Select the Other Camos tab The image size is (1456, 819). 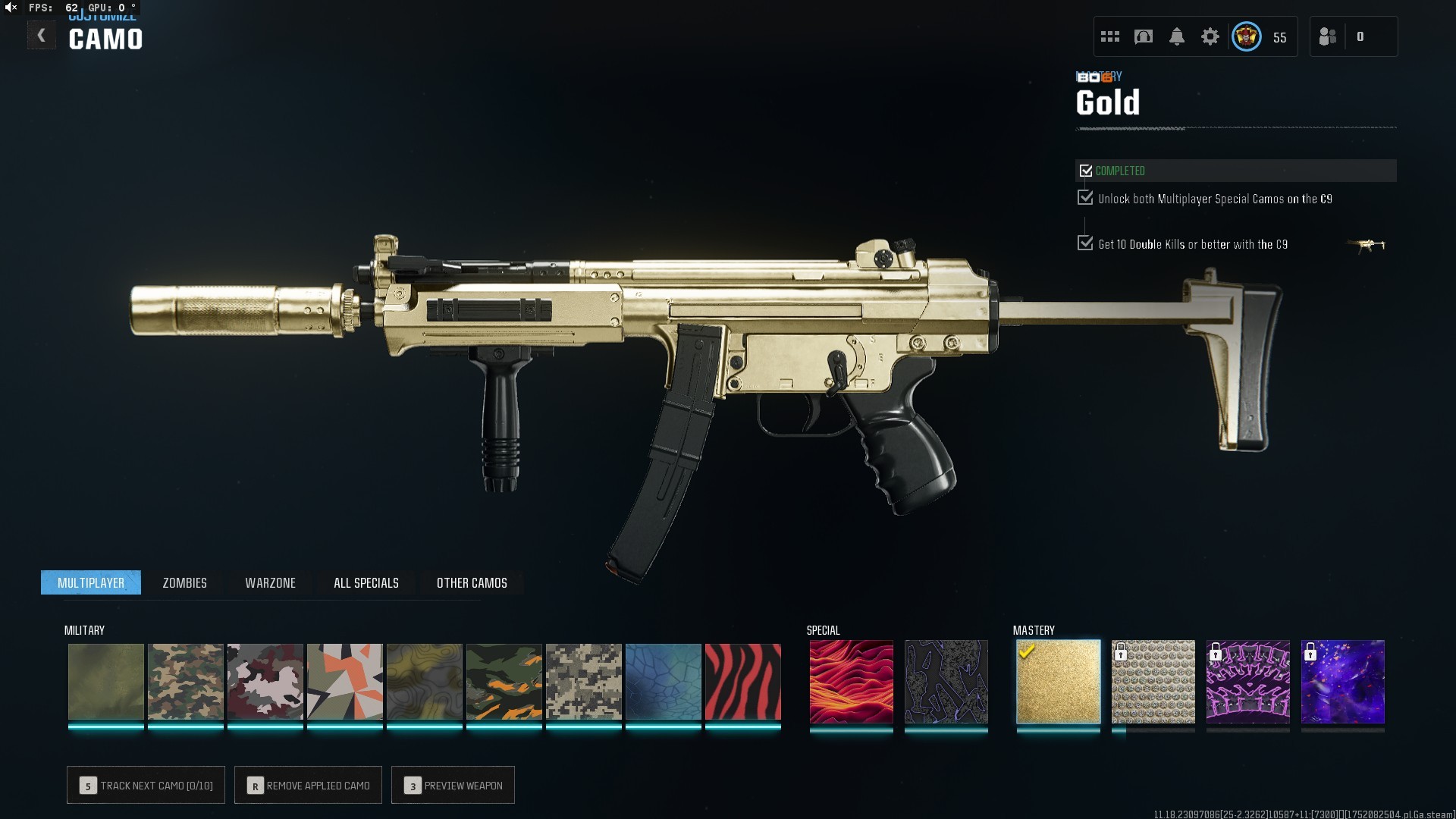pyautogui.click(x=472, y=582)
